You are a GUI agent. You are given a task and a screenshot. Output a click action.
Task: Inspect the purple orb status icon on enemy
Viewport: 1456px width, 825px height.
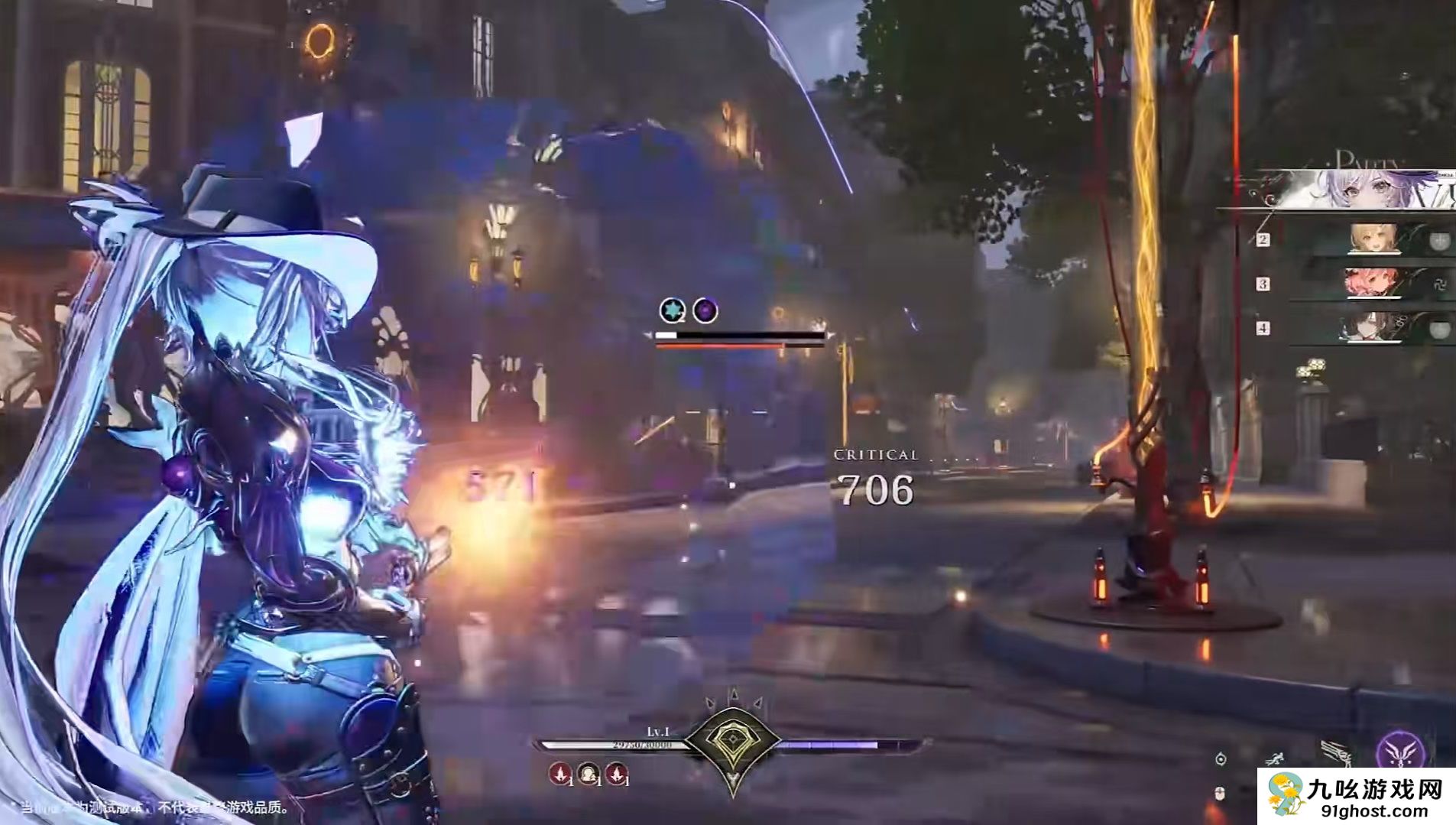(x=705, y=310)
